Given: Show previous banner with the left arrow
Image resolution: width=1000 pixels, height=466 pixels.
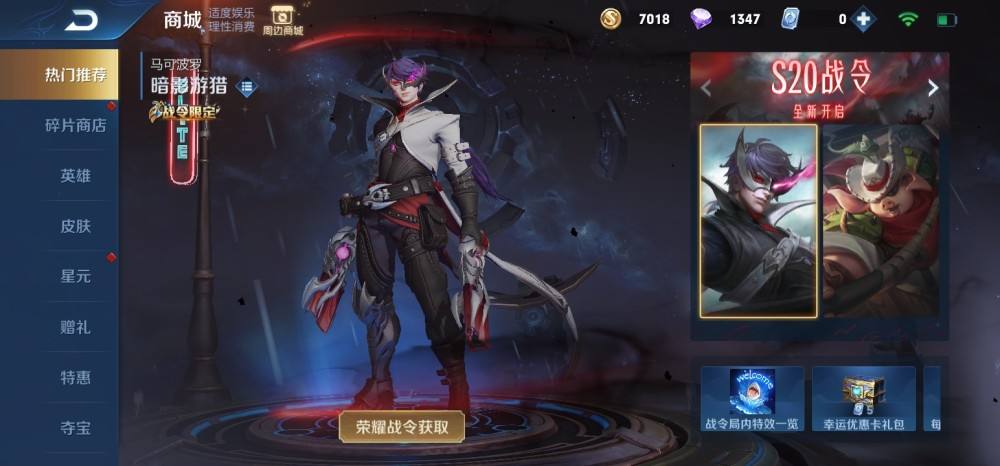Looking at the screenshot, I should [706, 88].
